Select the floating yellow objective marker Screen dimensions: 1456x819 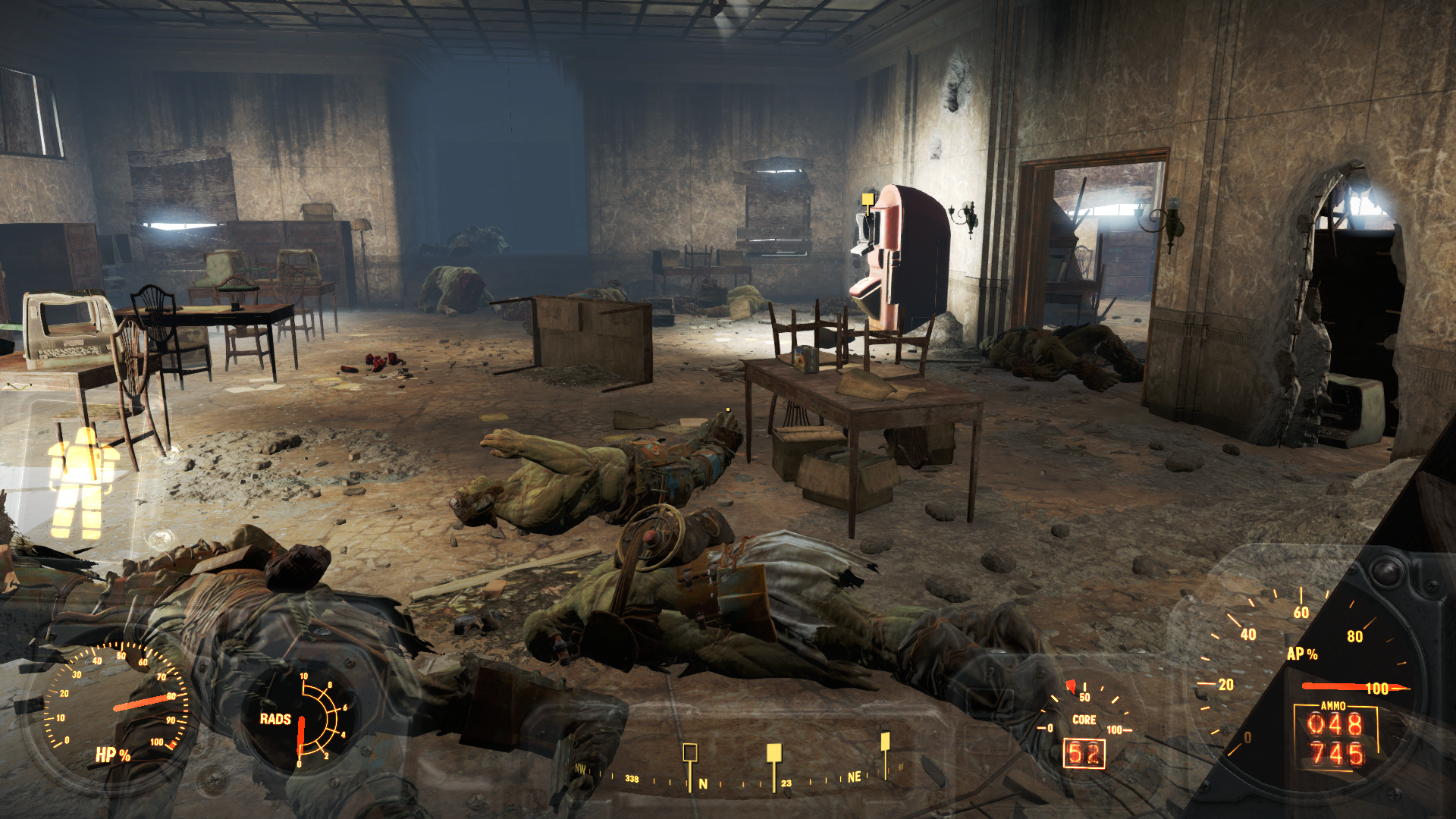coord(868,199)
